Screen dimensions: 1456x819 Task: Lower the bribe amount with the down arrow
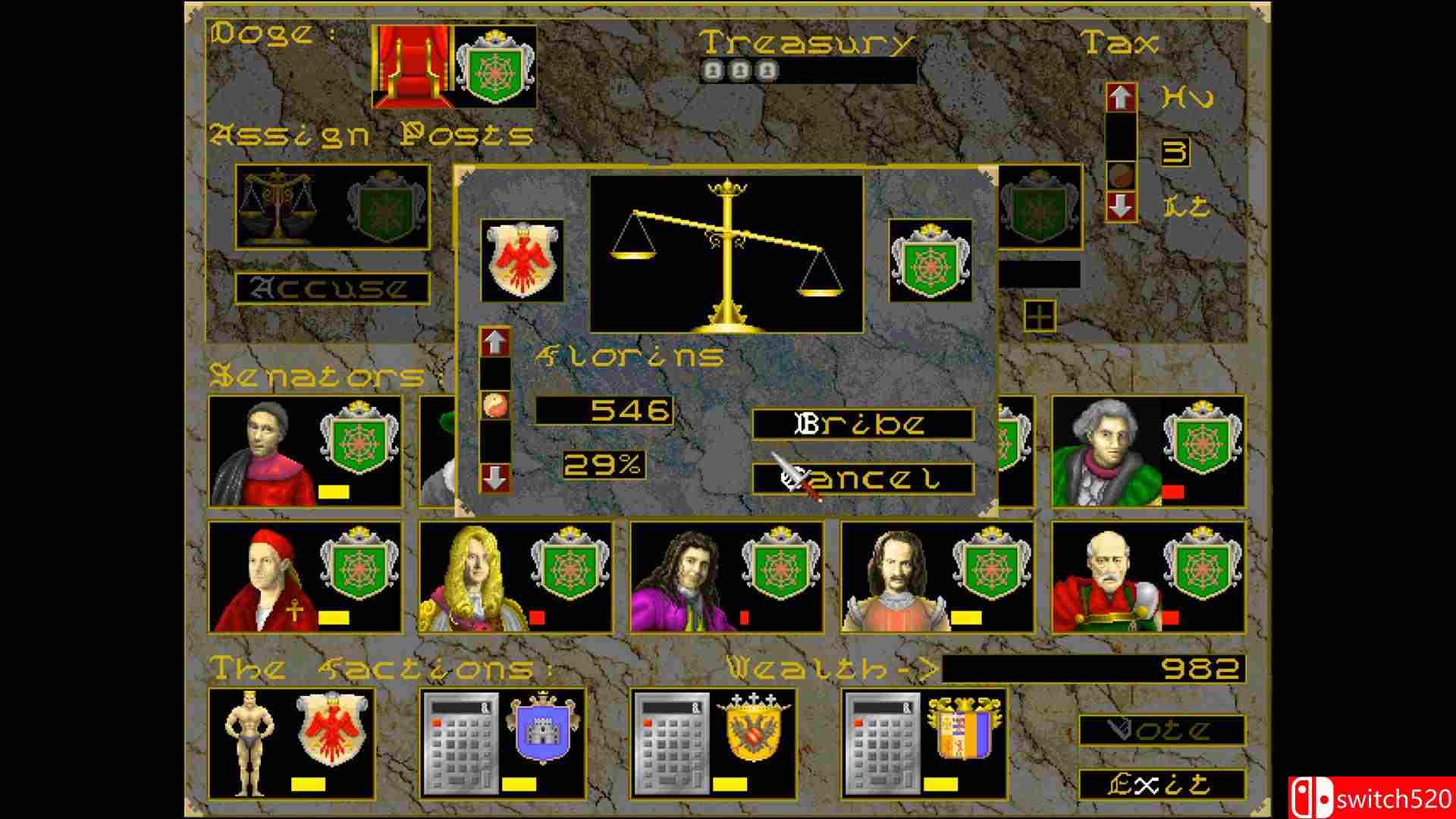coord(494,478)
